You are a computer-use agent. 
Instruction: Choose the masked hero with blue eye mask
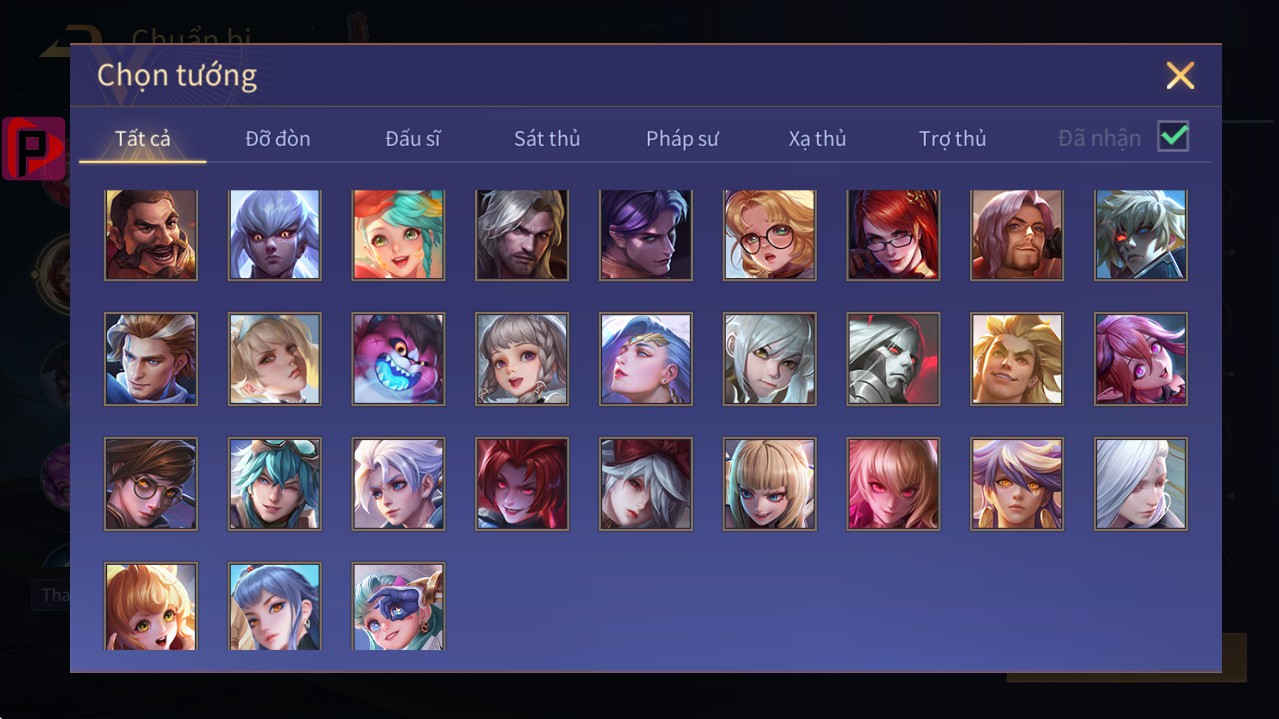(x=398, y=606)
